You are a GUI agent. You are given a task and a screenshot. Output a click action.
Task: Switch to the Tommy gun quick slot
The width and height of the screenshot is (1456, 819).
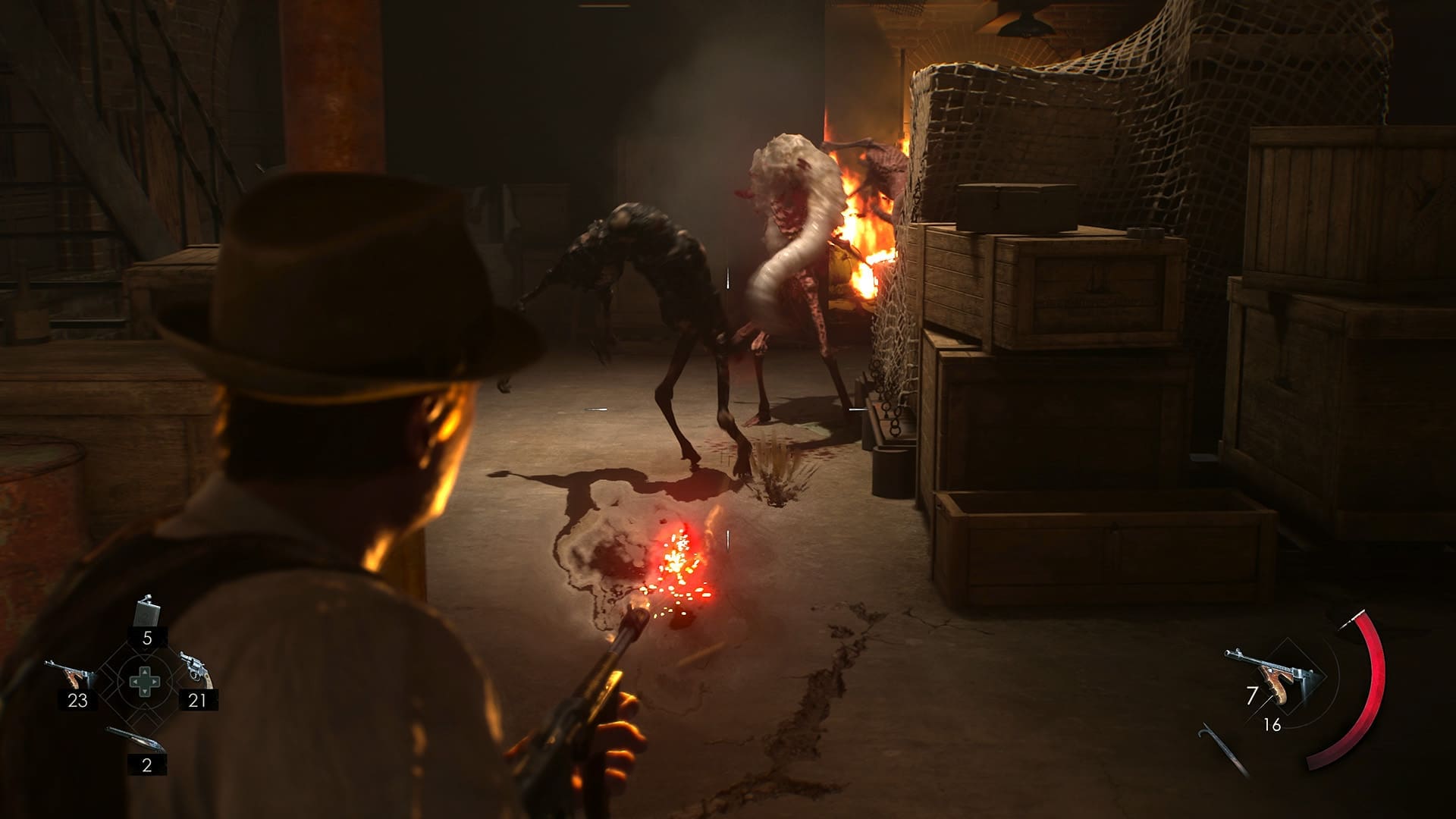(70, 674)
